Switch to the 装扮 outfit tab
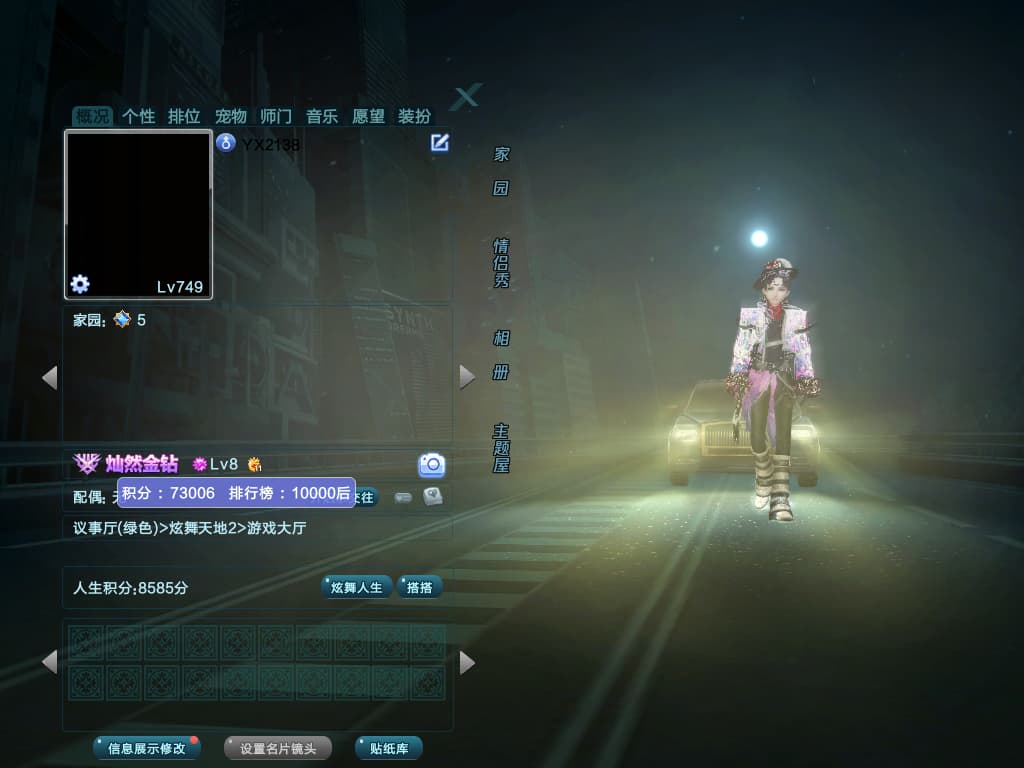The image size is (1024, 768). pyautogui.click(x=414, y=116)
